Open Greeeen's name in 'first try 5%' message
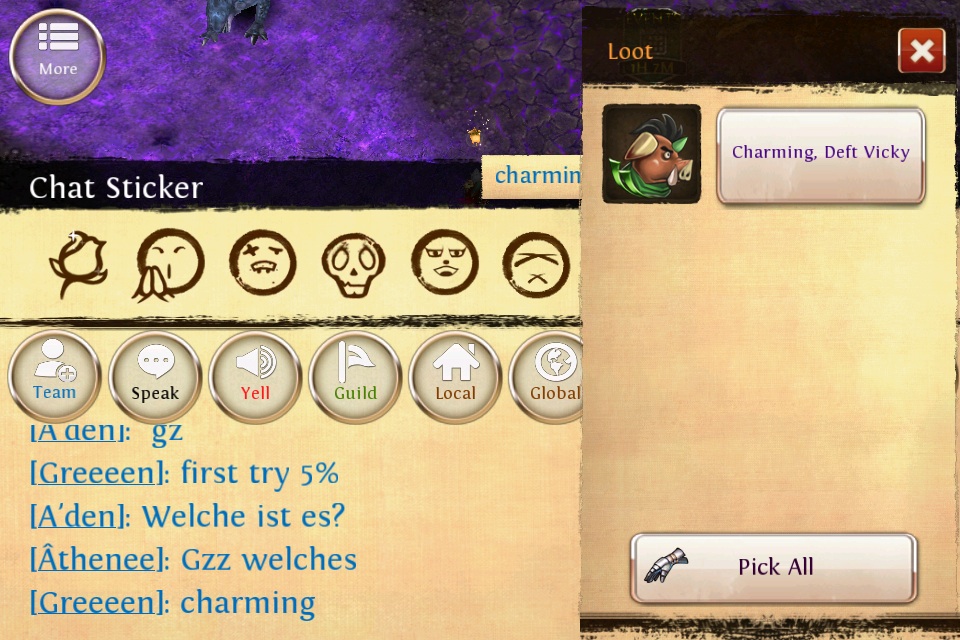This screenshot has width=960, height=640. 96,473
